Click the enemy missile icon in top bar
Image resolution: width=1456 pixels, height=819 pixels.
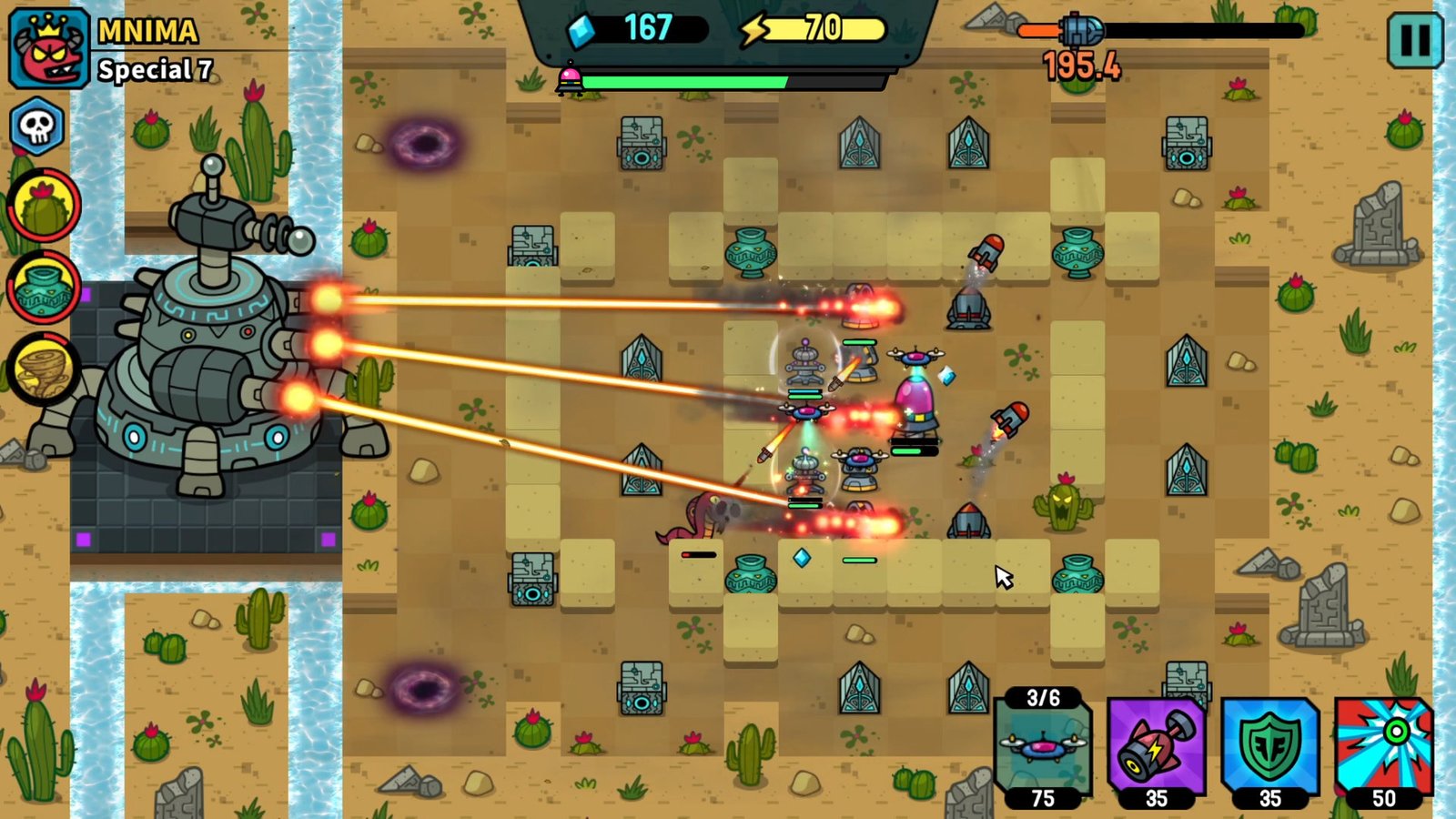[1083, 27]
